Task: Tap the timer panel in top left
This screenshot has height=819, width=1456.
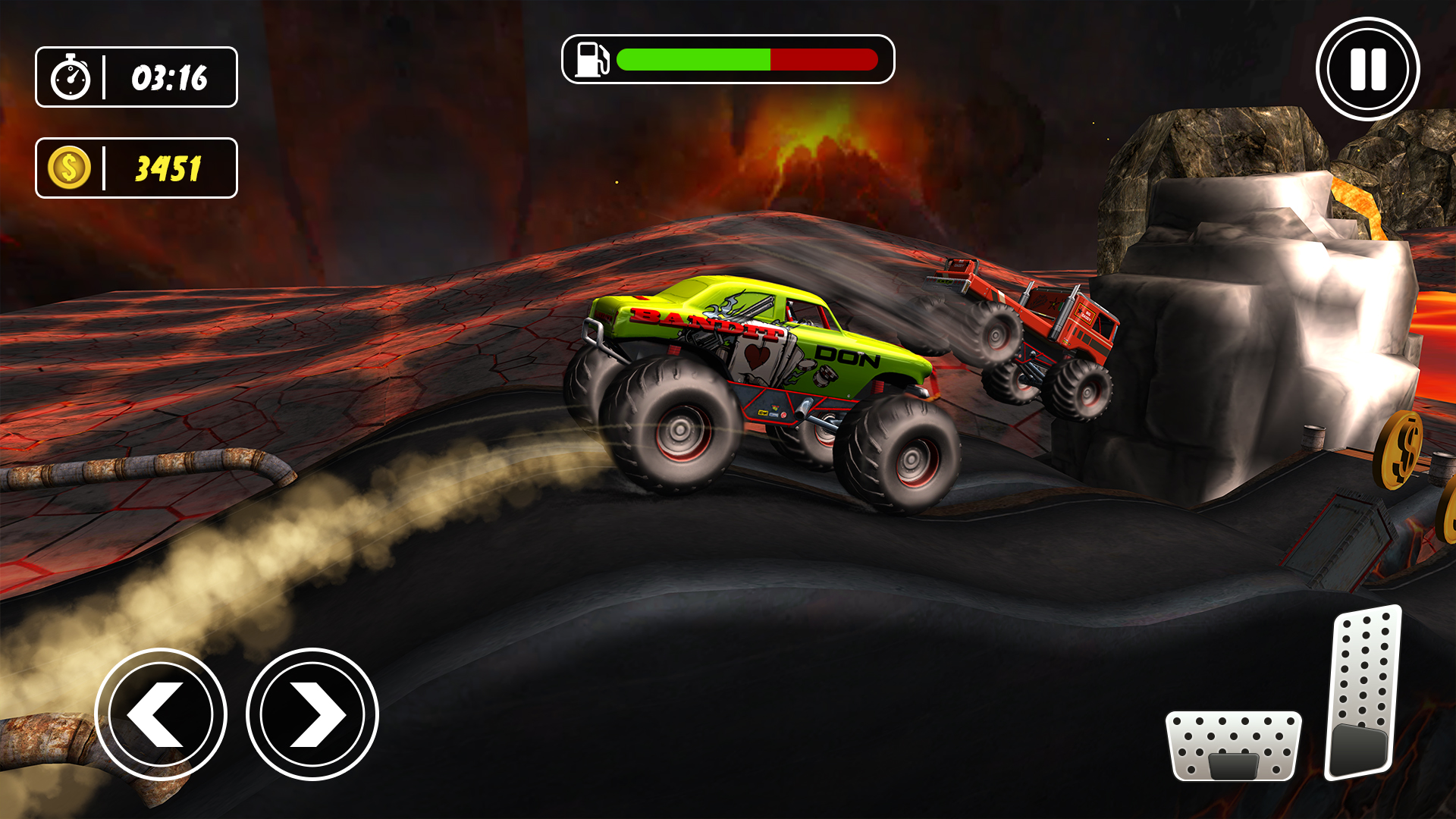Action: pyautogui.click(x=136, y=77)
